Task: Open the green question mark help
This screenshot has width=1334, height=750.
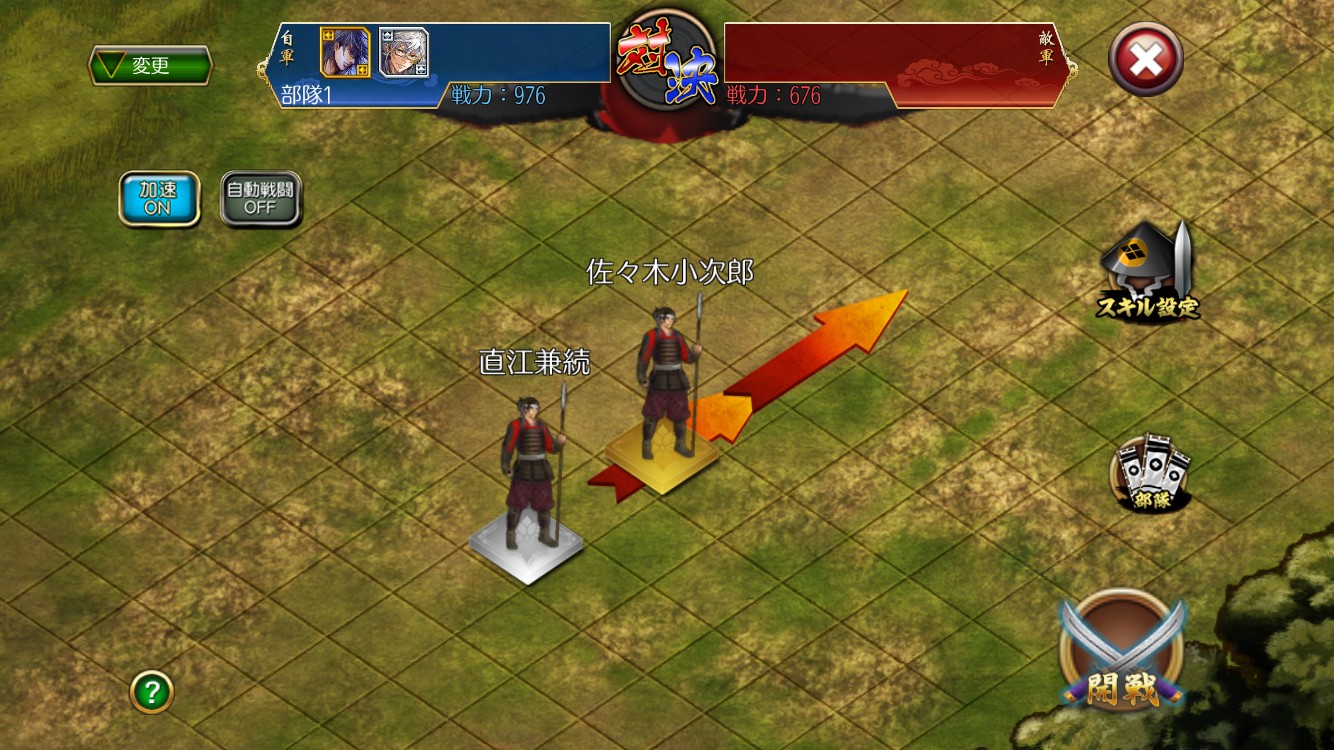Action: [x=152, y=691]
